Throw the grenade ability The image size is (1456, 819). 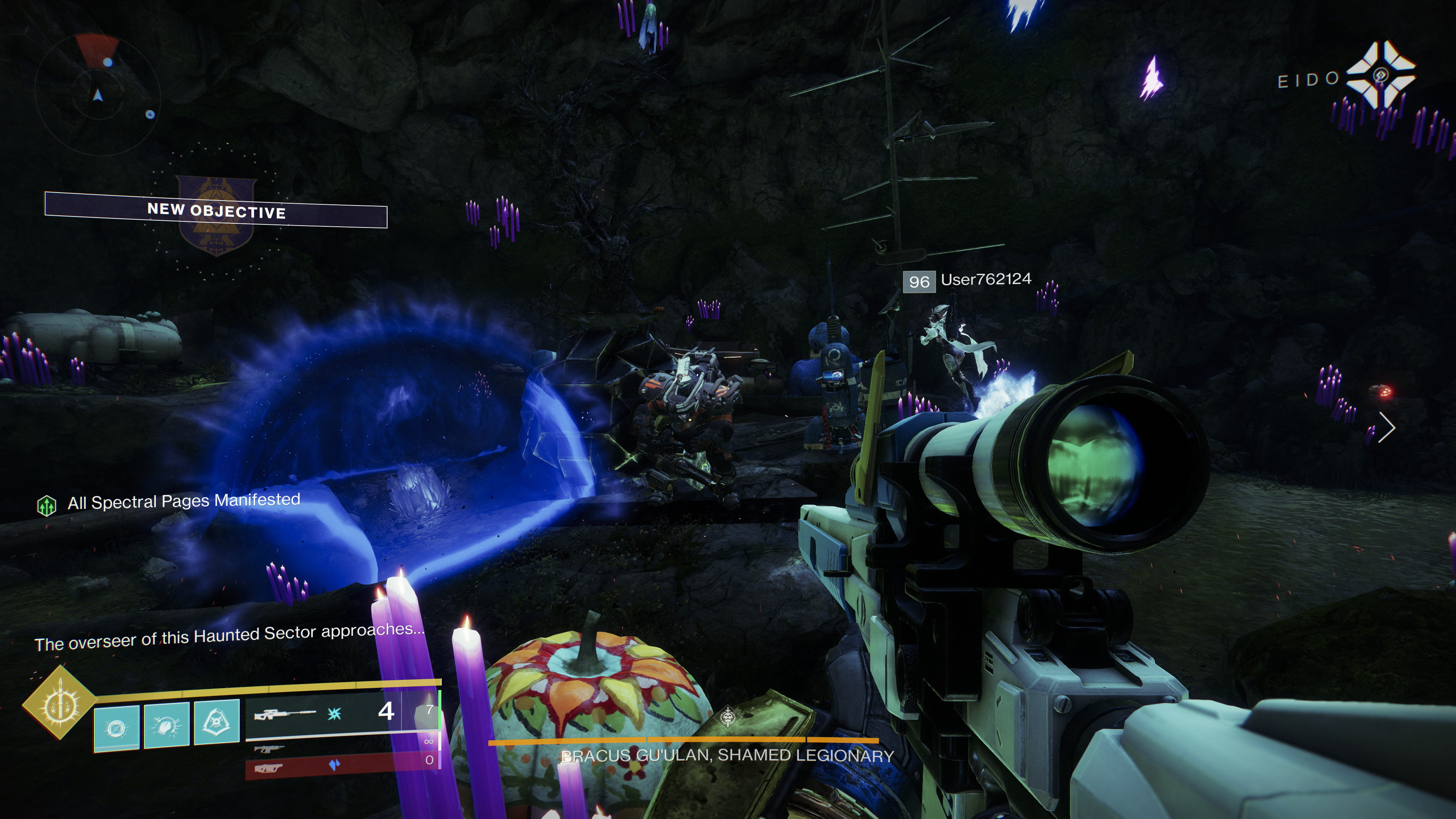point(116,728)
